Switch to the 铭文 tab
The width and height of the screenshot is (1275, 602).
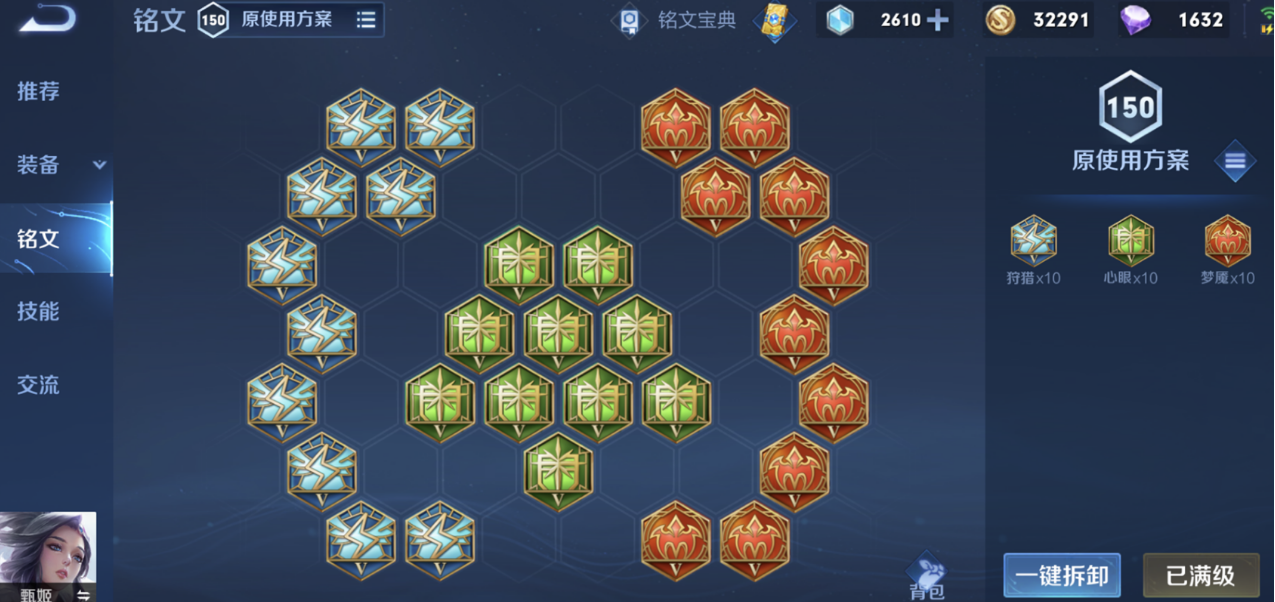click(x=38, y=238)
